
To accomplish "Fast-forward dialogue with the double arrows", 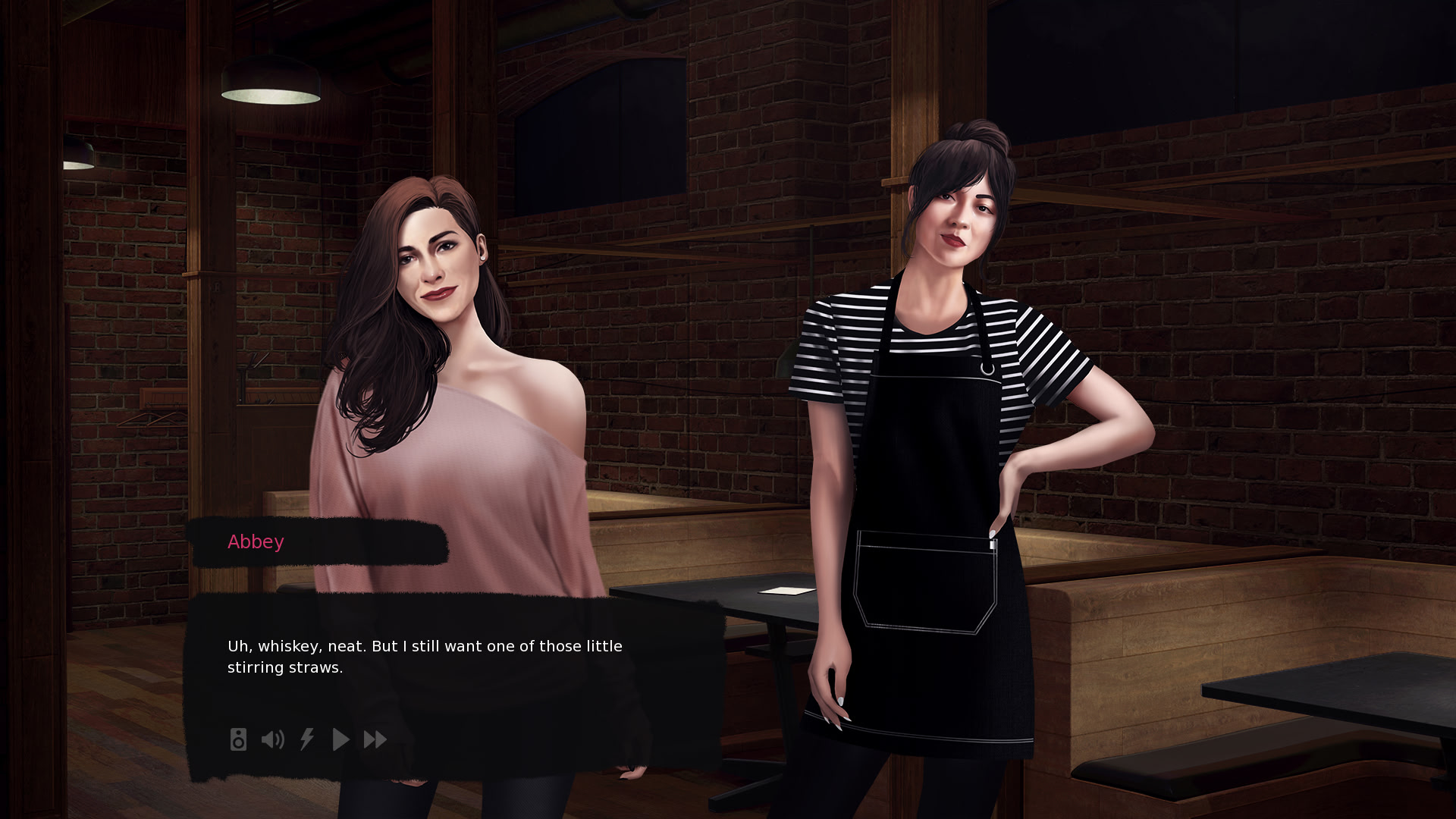I will 375,739.
